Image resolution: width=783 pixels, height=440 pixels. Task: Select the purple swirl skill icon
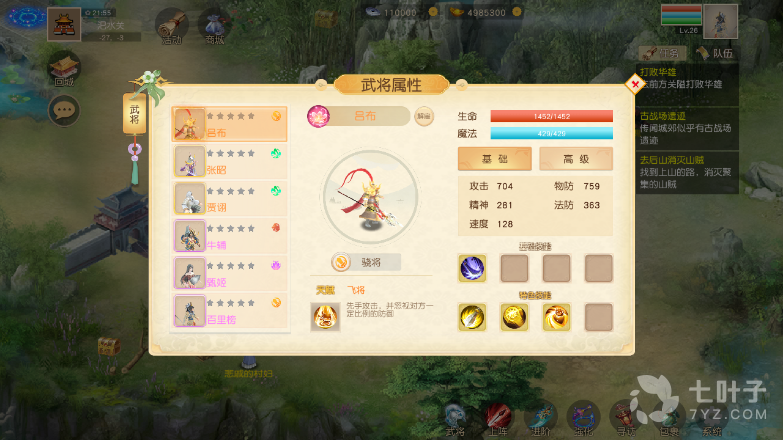tap(472, 268)
